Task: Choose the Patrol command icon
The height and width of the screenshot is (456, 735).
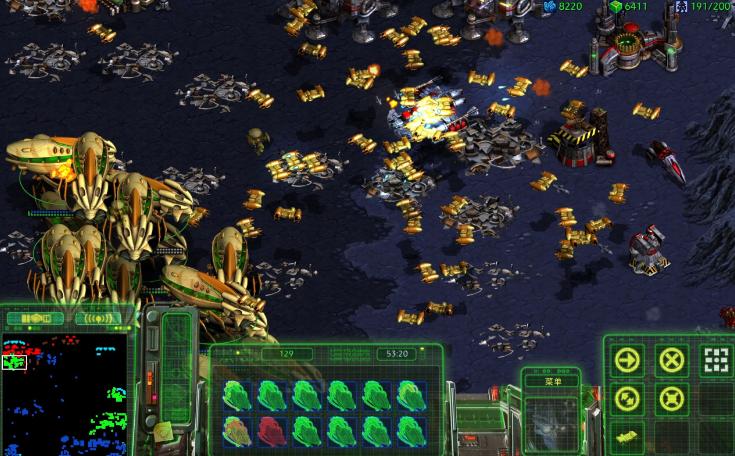Action: (627, 399)
